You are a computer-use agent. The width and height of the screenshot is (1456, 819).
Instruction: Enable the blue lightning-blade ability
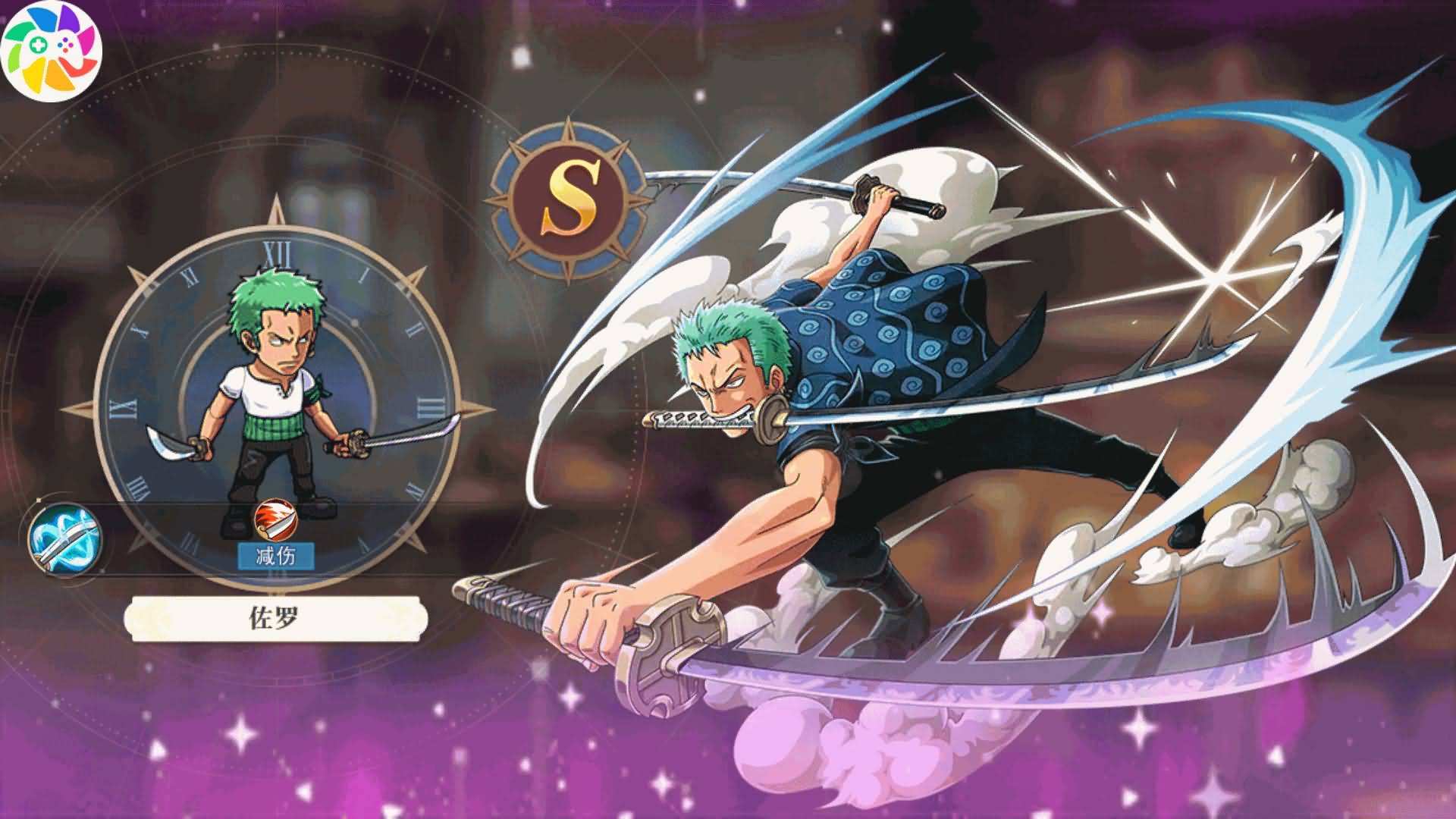coord(62,538)
